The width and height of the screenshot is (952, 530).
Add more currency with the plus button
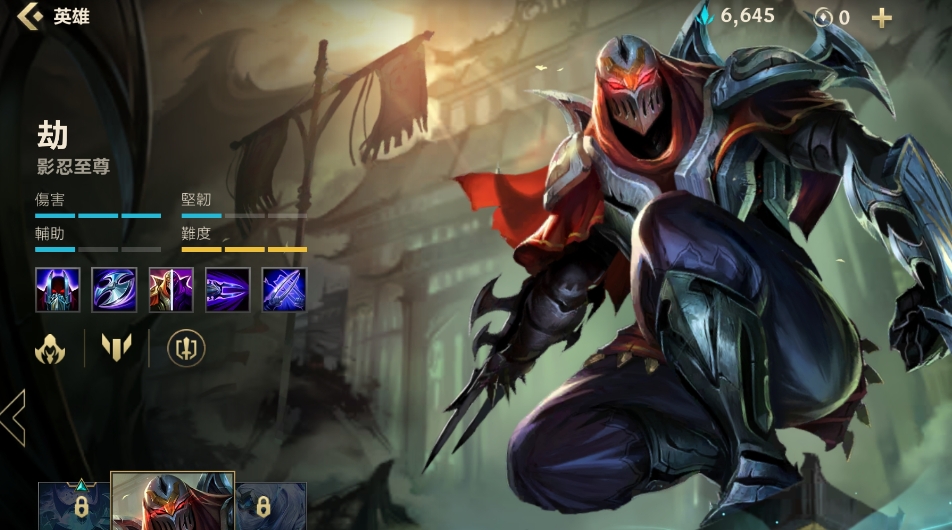click(881, 17)
